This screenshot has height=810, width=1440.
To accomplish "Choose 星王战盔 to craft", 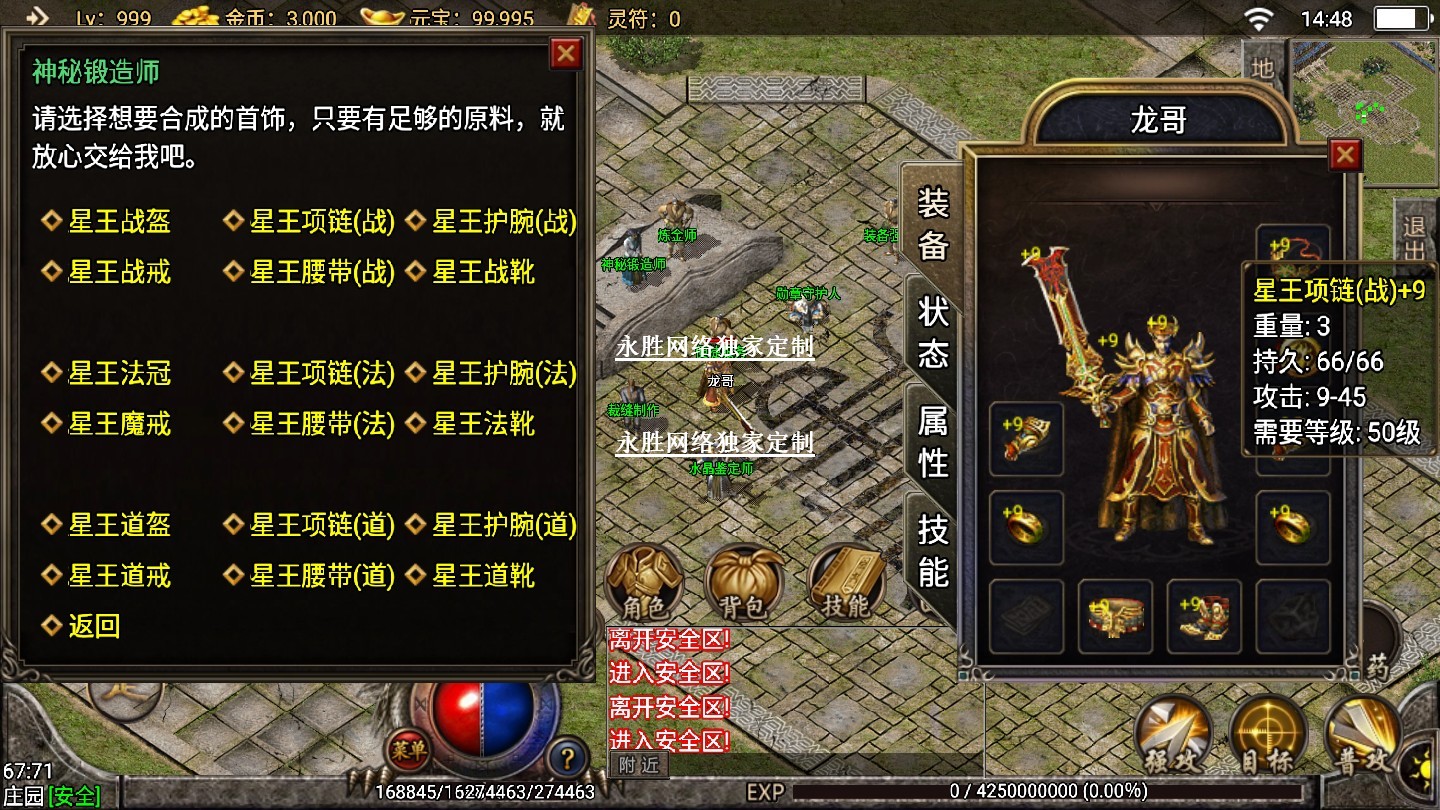I will pos(119,221).
